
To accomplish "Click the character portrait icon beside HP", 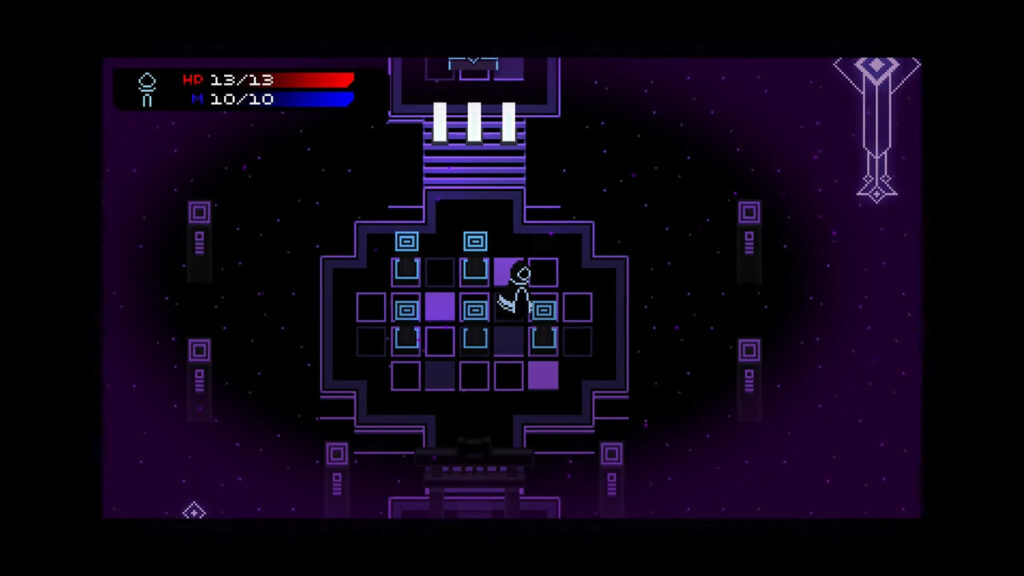I will pos(147,89).
